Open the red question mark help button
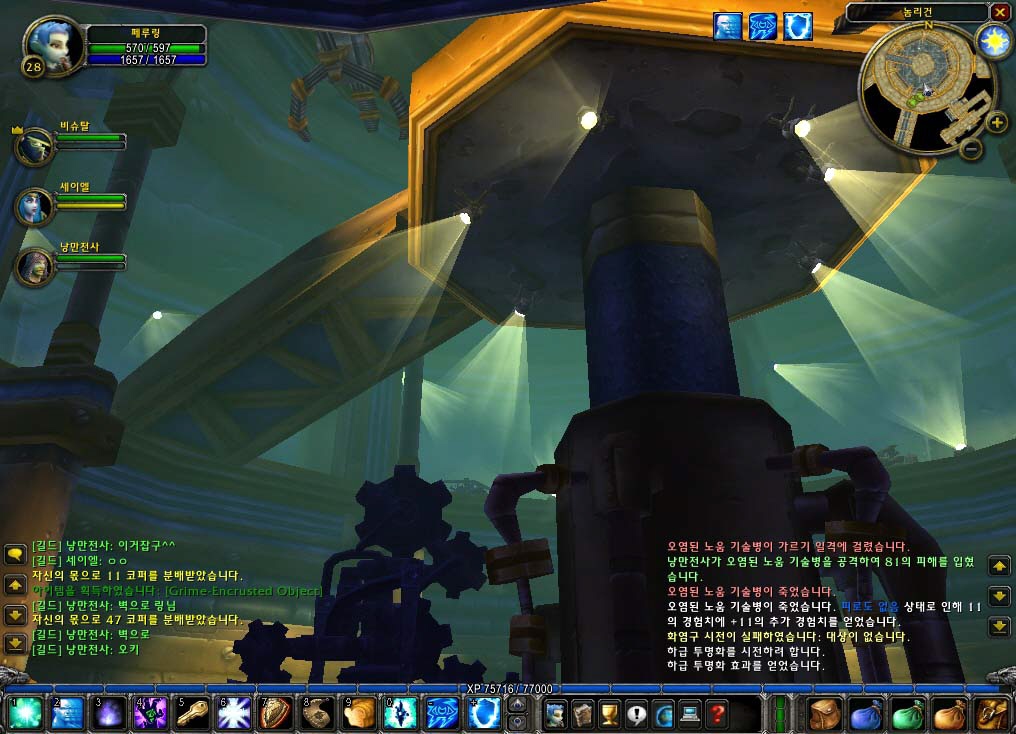1016x734 pixels. point(716,714)
